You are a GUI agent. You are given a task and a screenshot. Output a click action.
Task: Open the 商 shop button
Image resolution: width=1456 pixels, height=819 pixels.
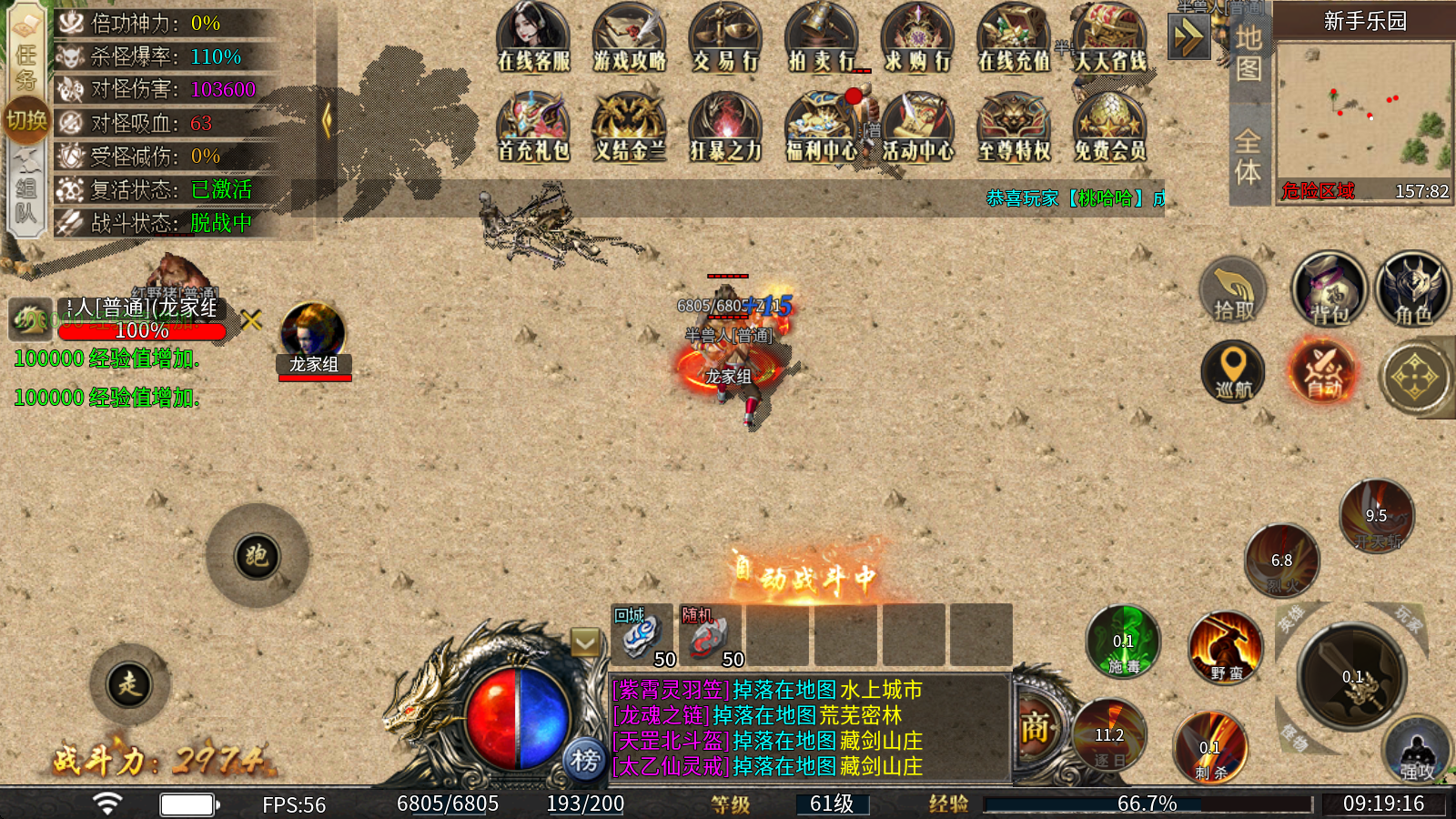1035,729
